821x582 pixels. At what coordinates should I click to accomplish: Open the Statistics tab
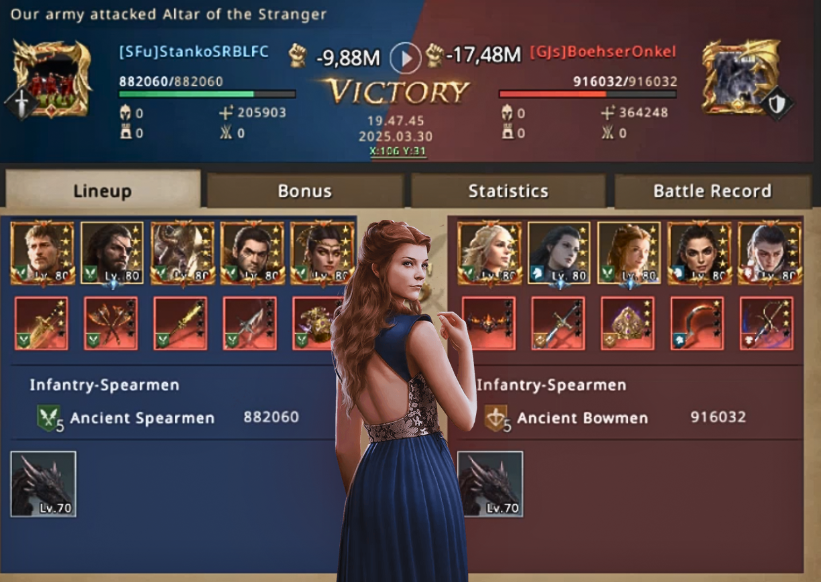tap(508, 190)
